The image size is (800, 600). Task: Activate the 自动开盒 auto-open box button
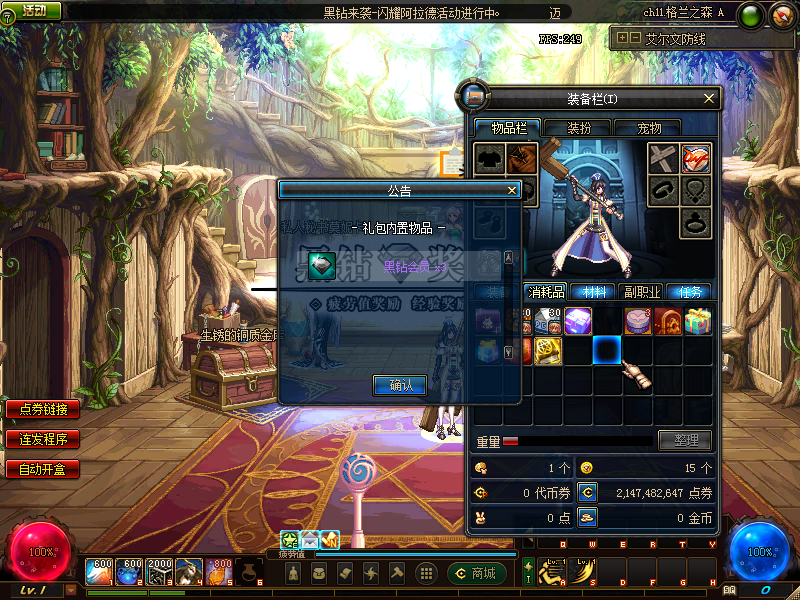click(43, 468)
